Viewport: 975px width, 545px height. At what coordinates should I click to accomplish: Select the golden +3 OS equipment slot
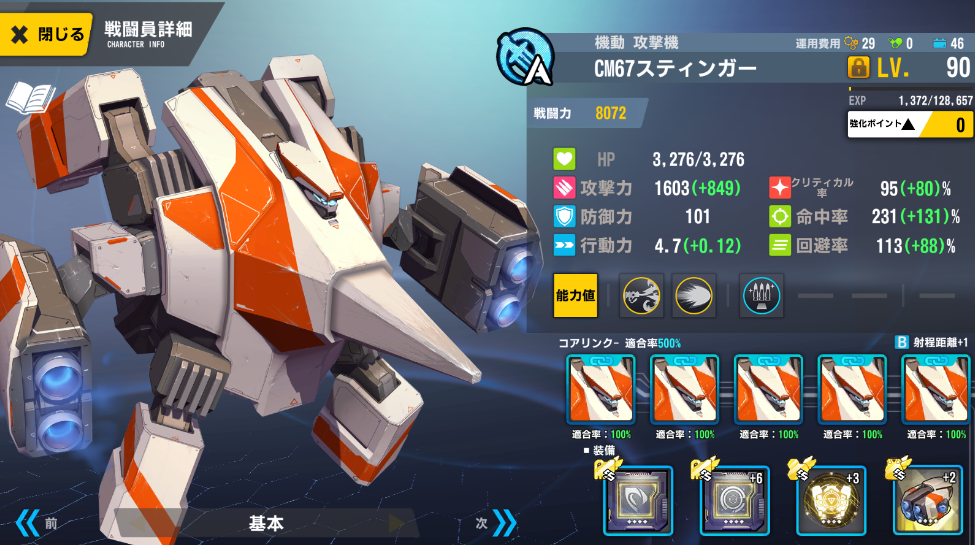830,500
